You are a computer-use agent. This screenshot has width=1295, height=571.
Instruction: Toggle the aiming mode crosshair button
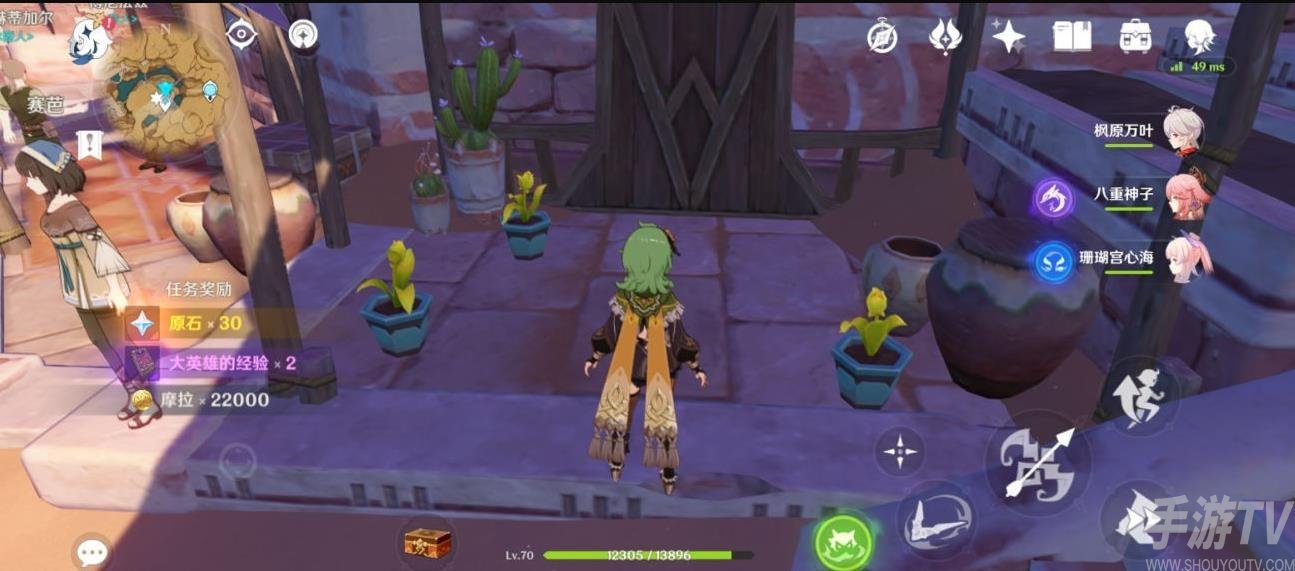point(900,452)
